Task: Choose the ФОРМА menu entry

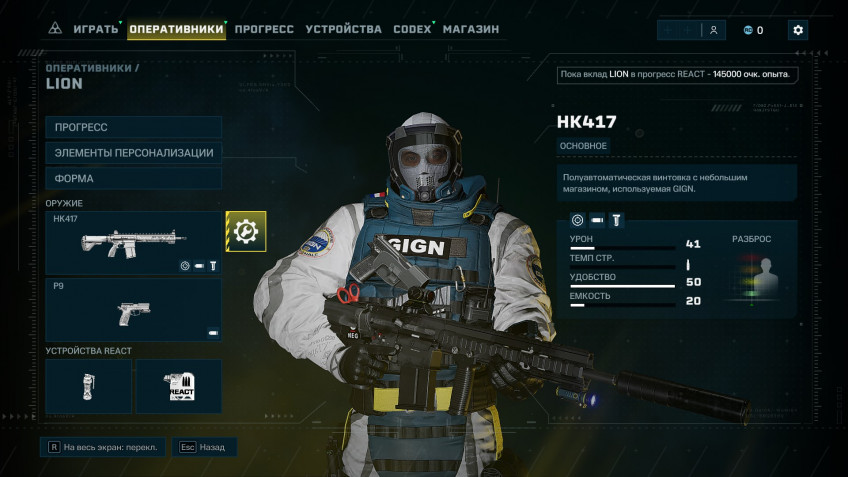Action: [134, 179]
